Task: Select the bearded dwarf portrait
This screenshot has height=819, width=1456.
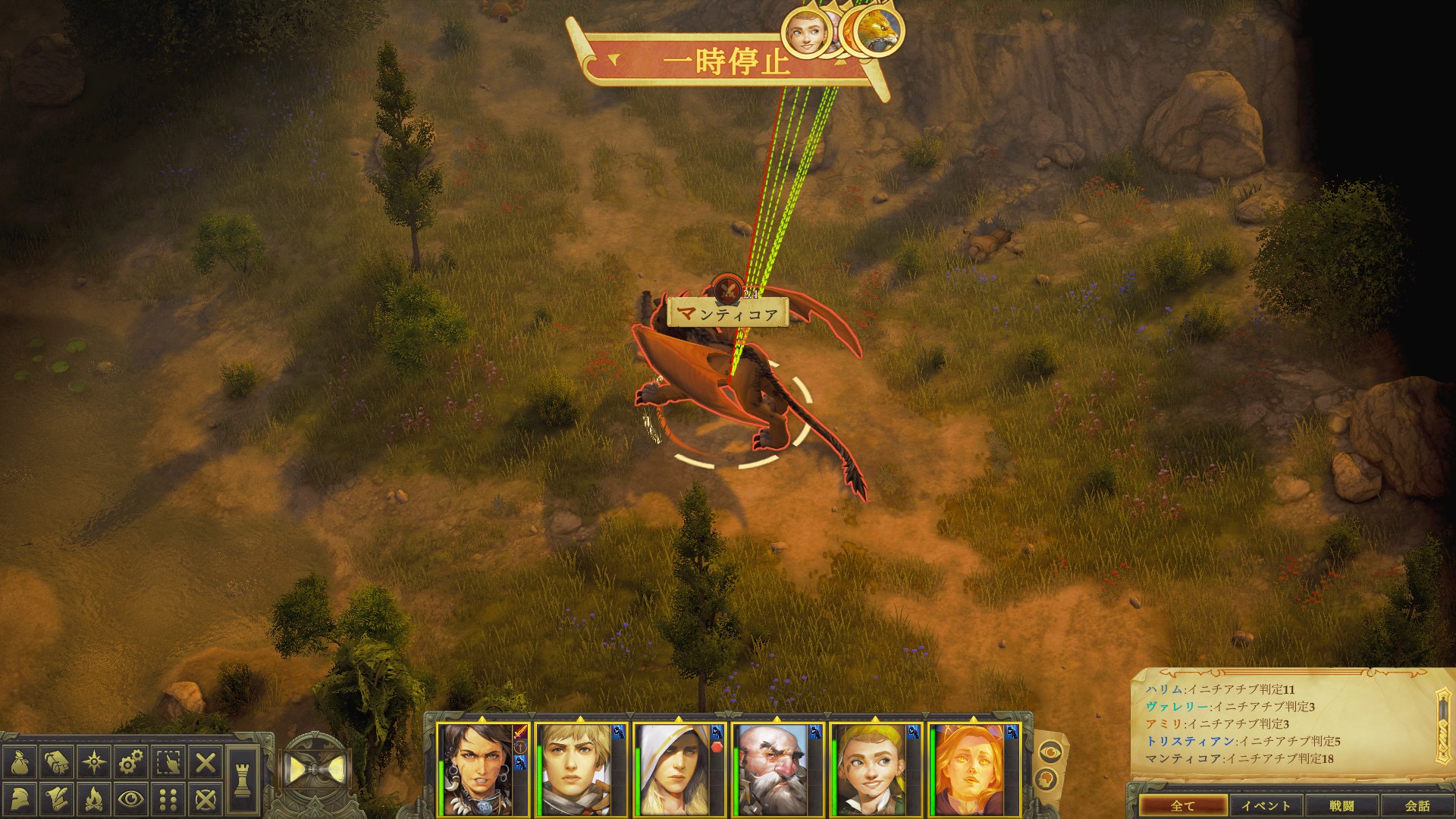Action: [x=770, y=768]
